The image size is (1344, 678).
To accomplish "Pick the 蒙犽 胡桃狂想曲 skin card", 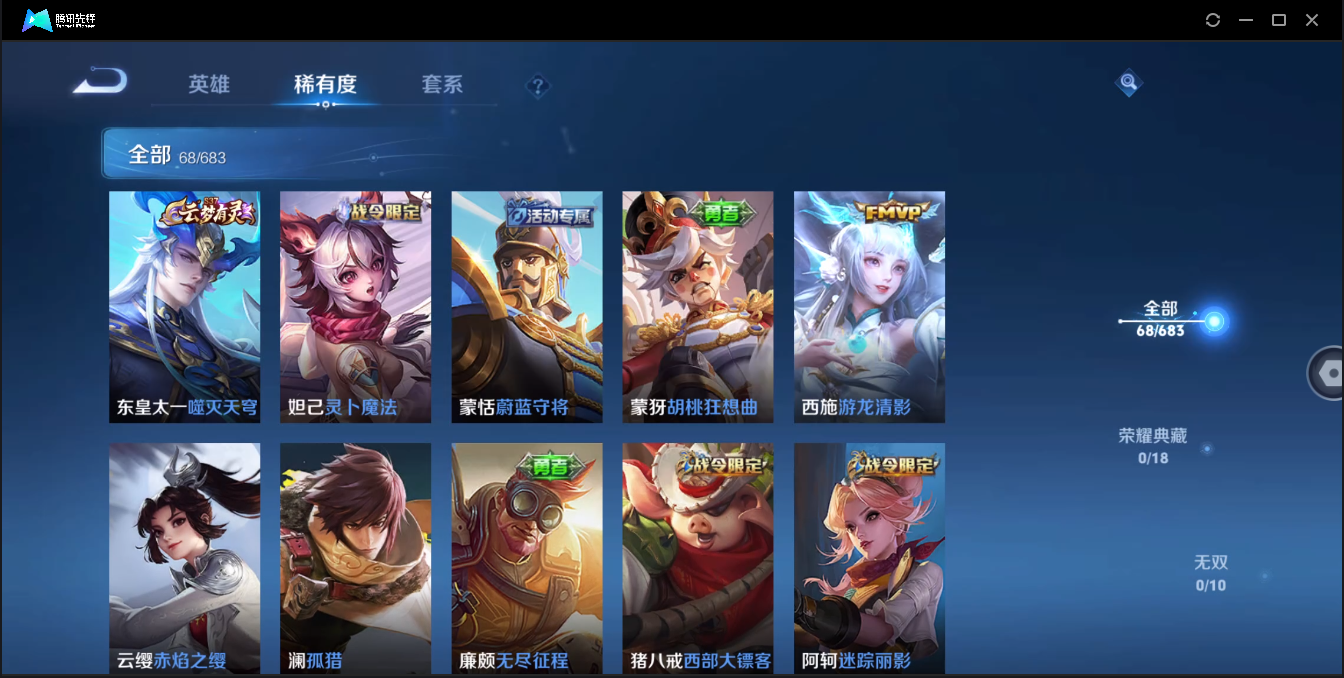I will (x=698, y=306).
